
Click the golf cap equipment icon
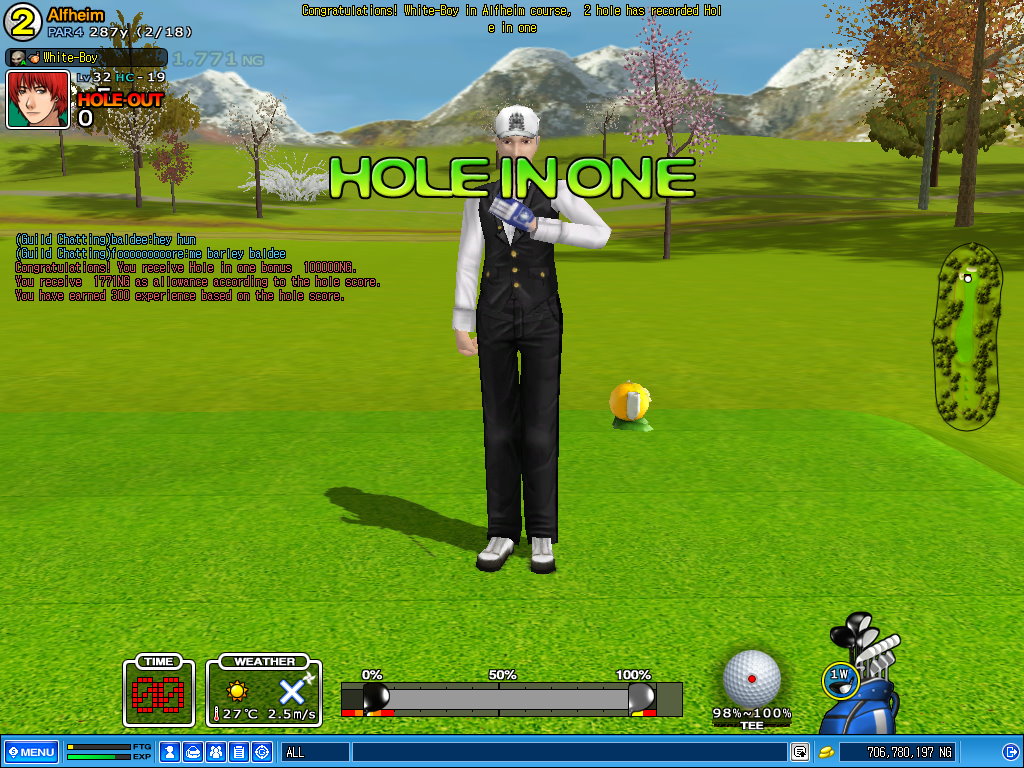[193, 752]
